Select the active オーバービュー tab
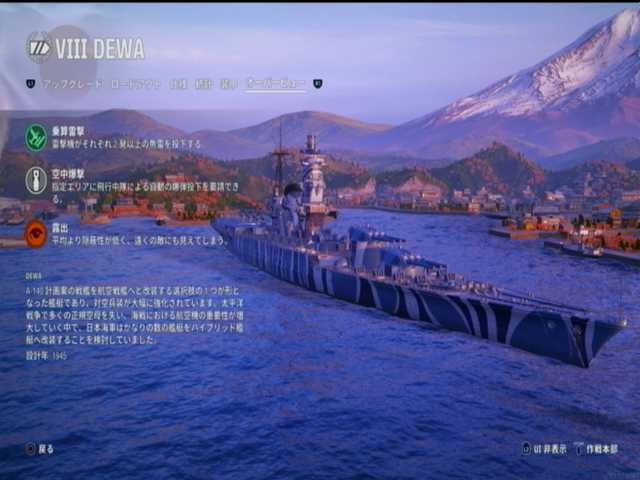The height and width of the screenshot is (480, 640). click(276, 84)
